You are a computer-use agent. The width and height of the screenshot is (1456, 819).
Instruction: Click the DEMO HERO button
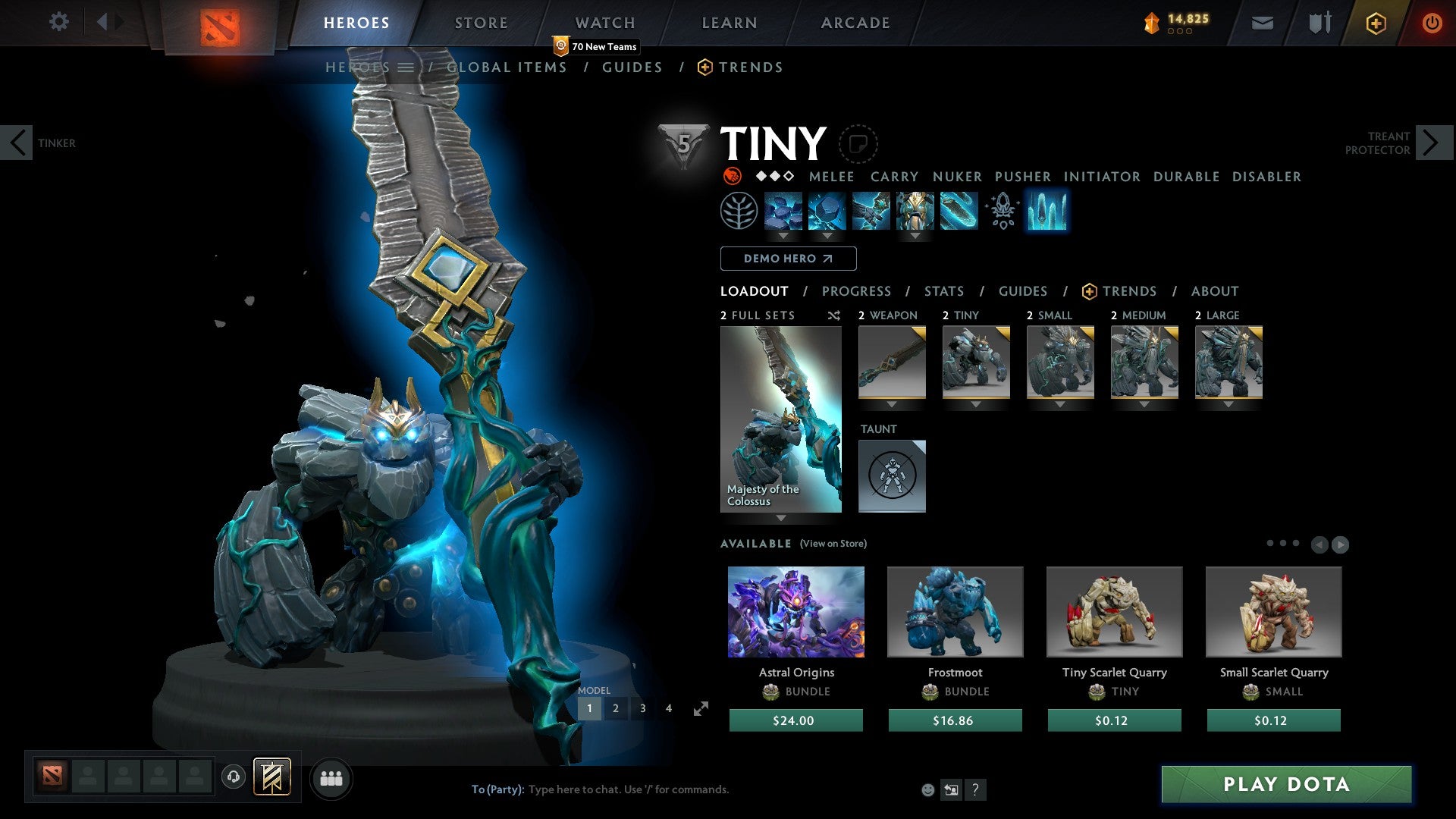(787, 259)
